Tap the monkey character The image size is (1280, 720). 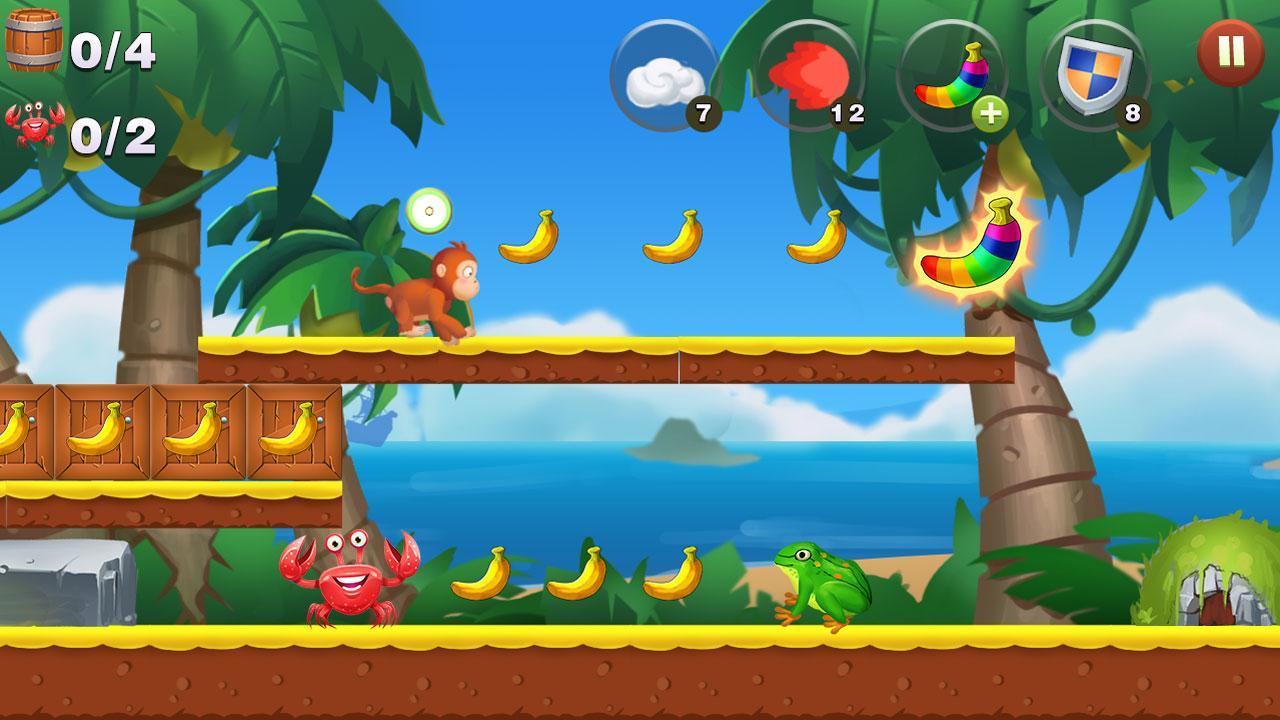click(432, 290)
